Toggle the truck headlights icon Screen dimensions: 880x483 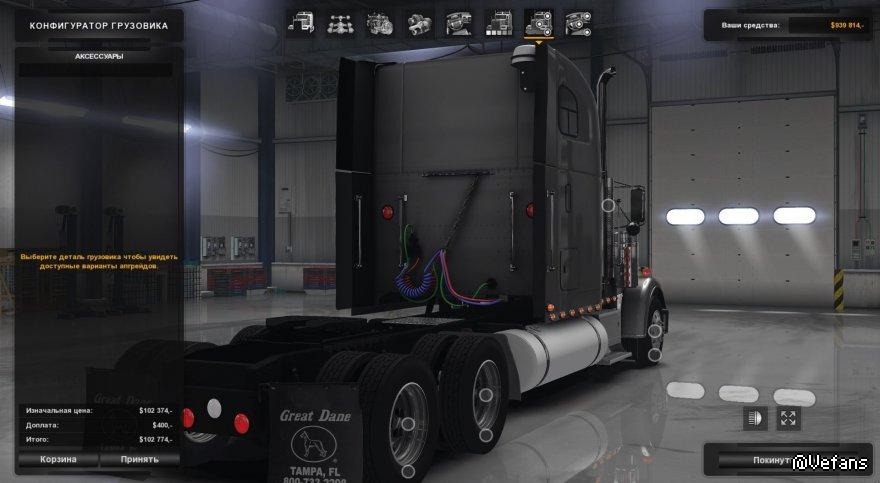tap(754, 418)
